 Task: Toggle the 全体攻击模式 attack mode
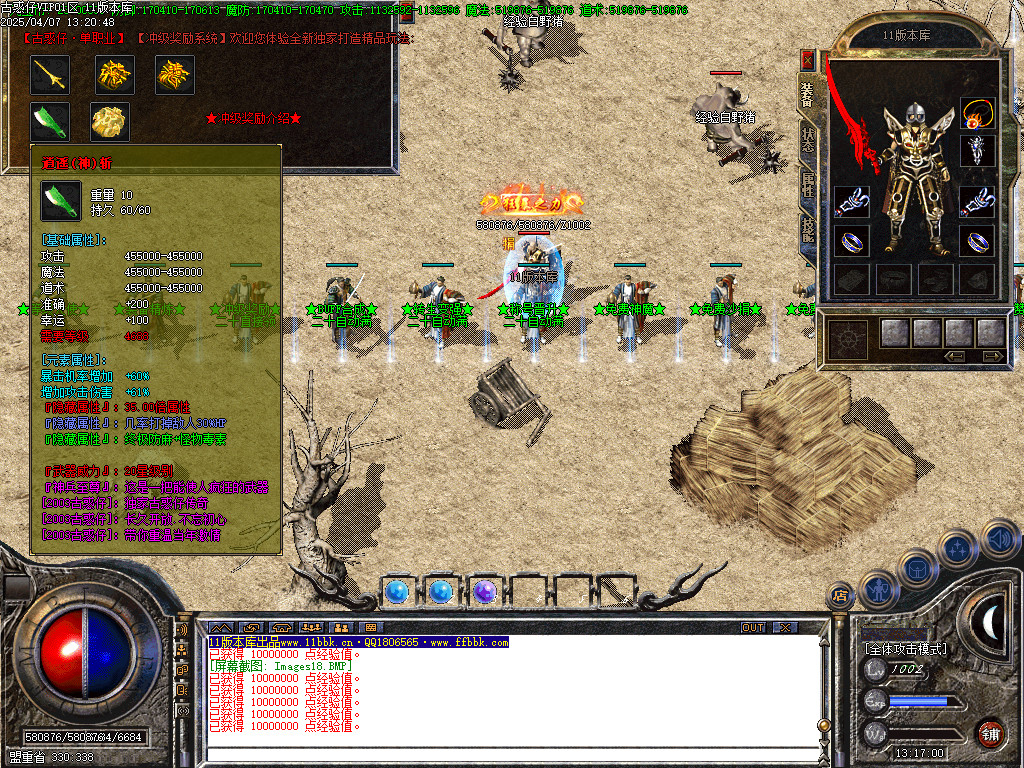point(905,649)
